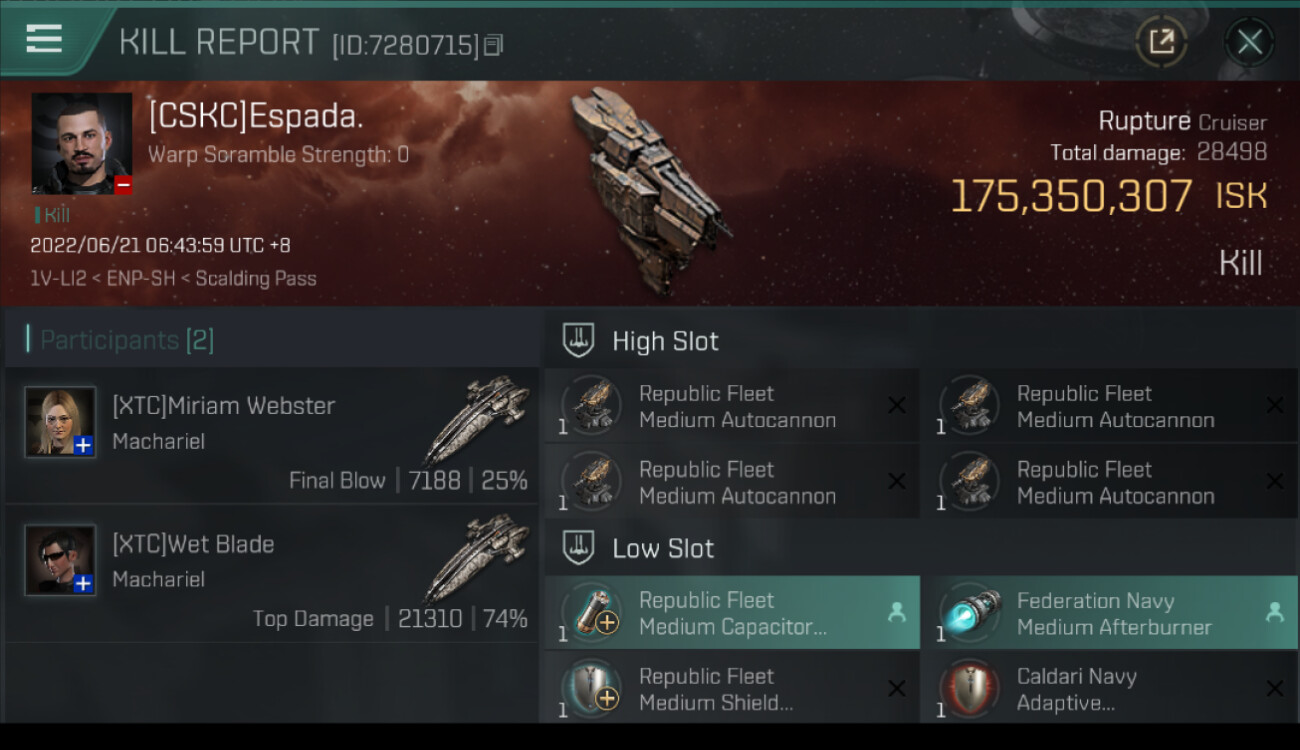Select Federation Navy Medium Afterburner module

pos(1110,613)
